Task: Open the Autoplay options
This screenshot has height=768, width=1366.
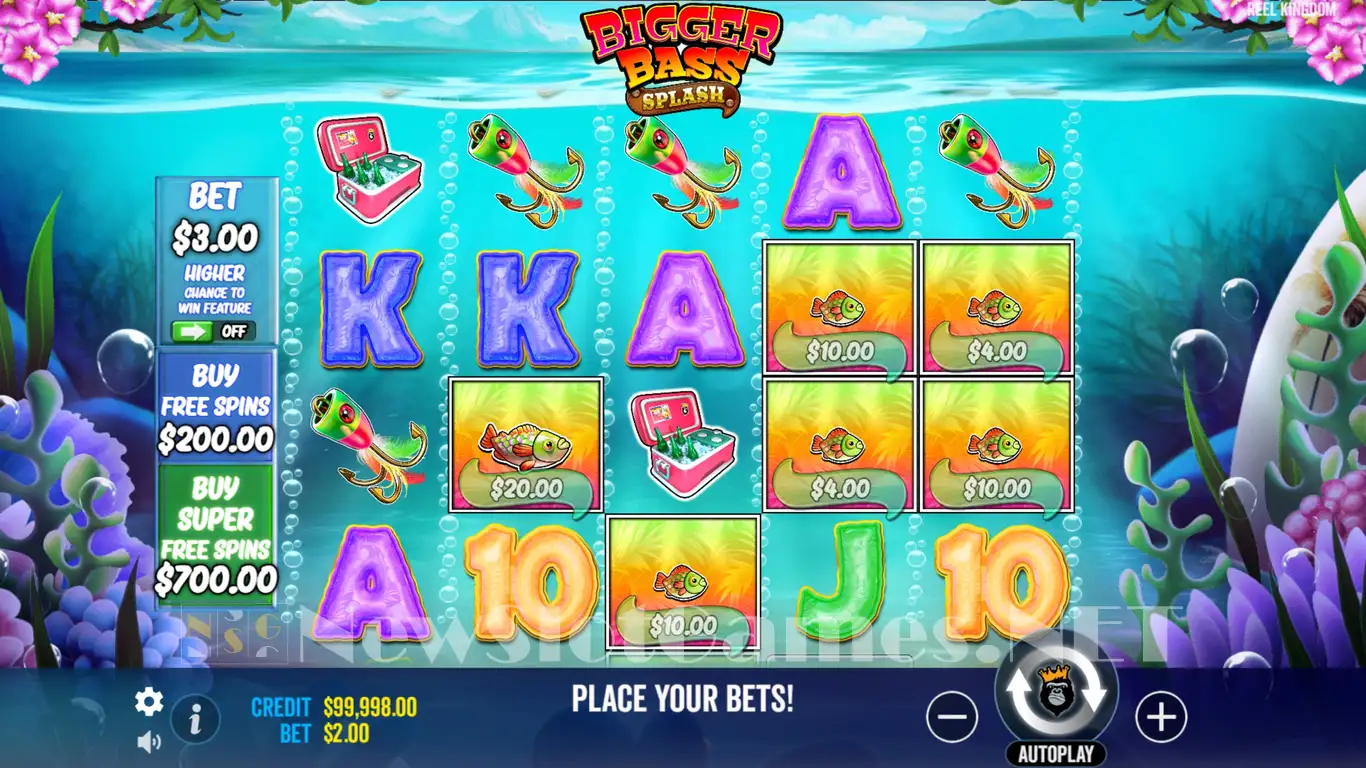Action: (1055, 754)
